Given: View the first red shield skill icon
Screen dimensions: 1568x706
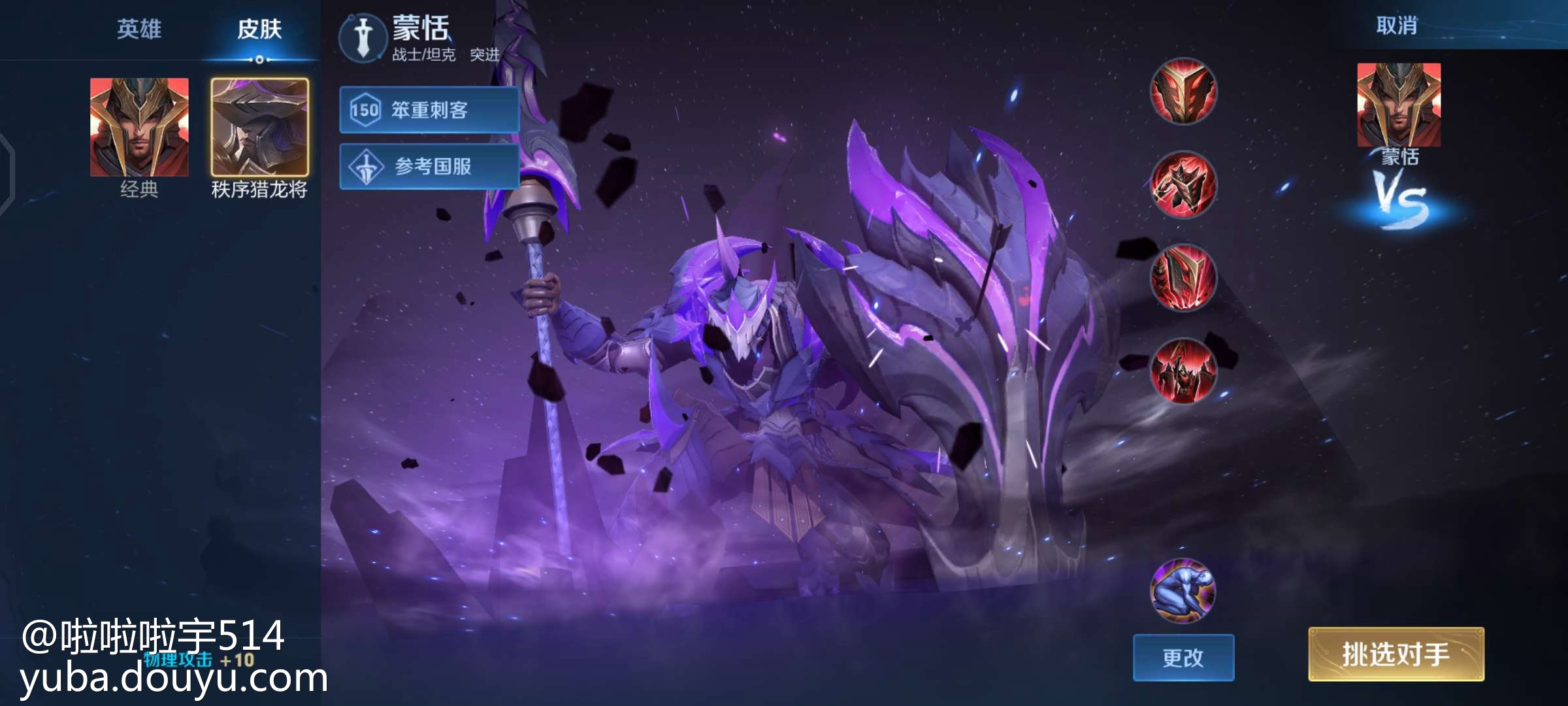Looking at the screenshot, I should coord(1183,92).
